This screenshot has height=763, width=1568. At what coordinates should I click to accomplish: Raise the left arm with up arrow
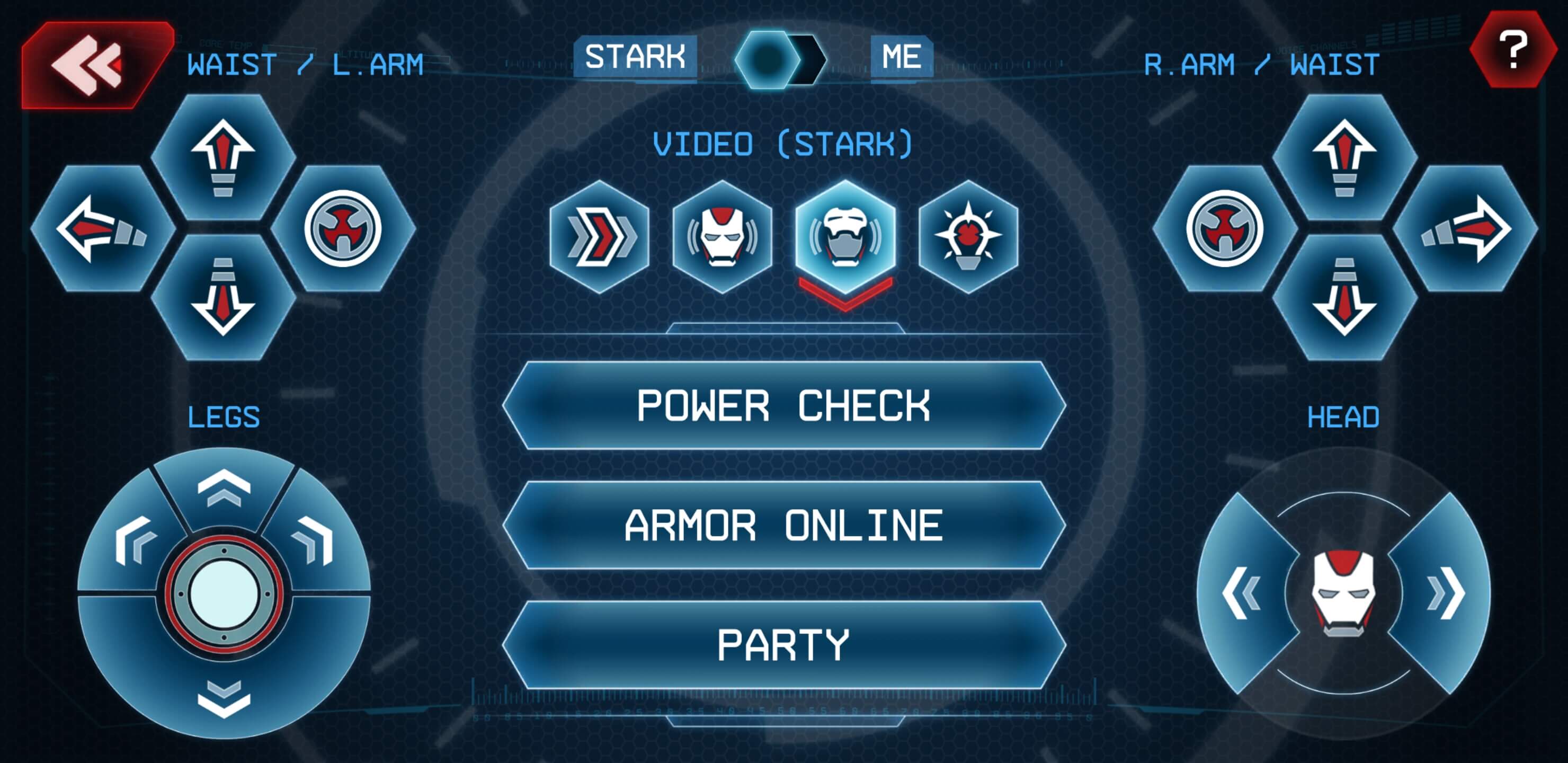[223, 157]
